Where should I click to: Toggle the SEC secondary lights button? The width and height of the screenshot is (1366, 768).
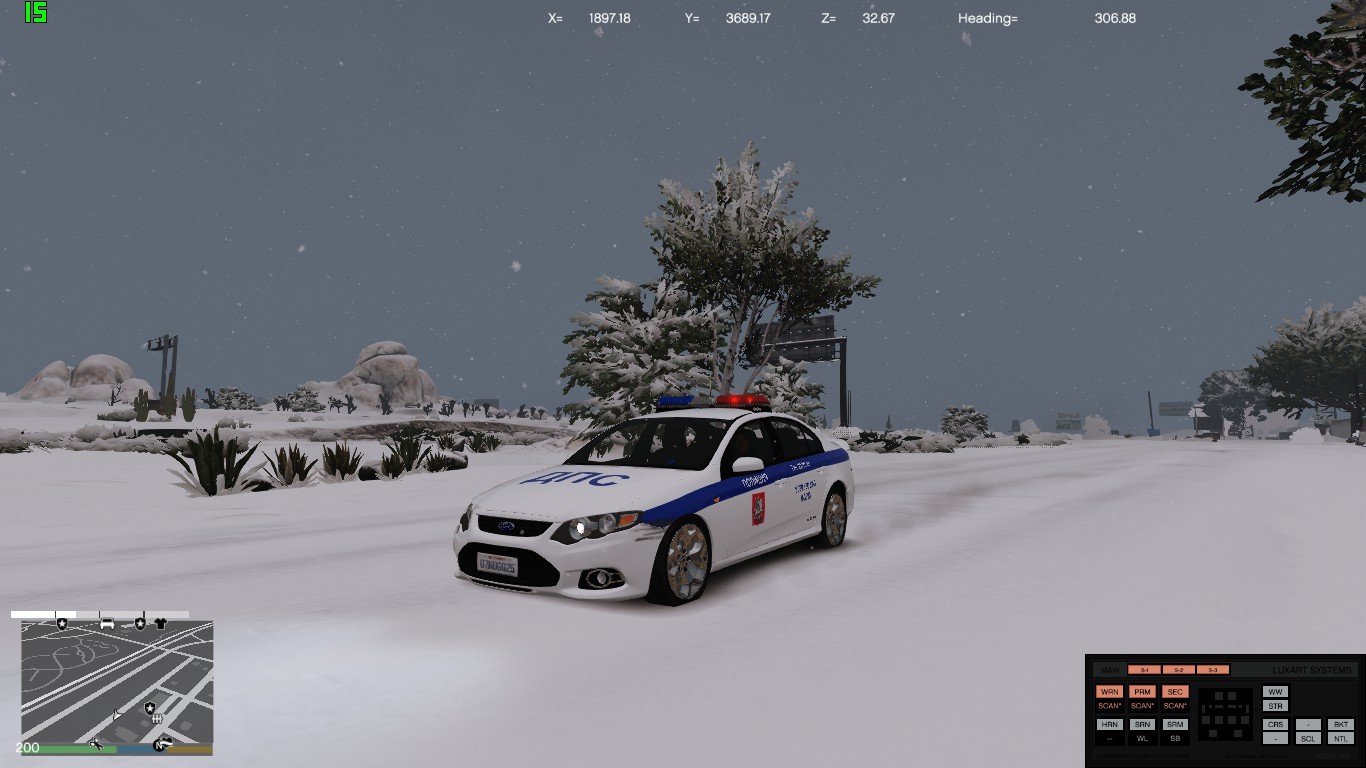click(1175, 692)
